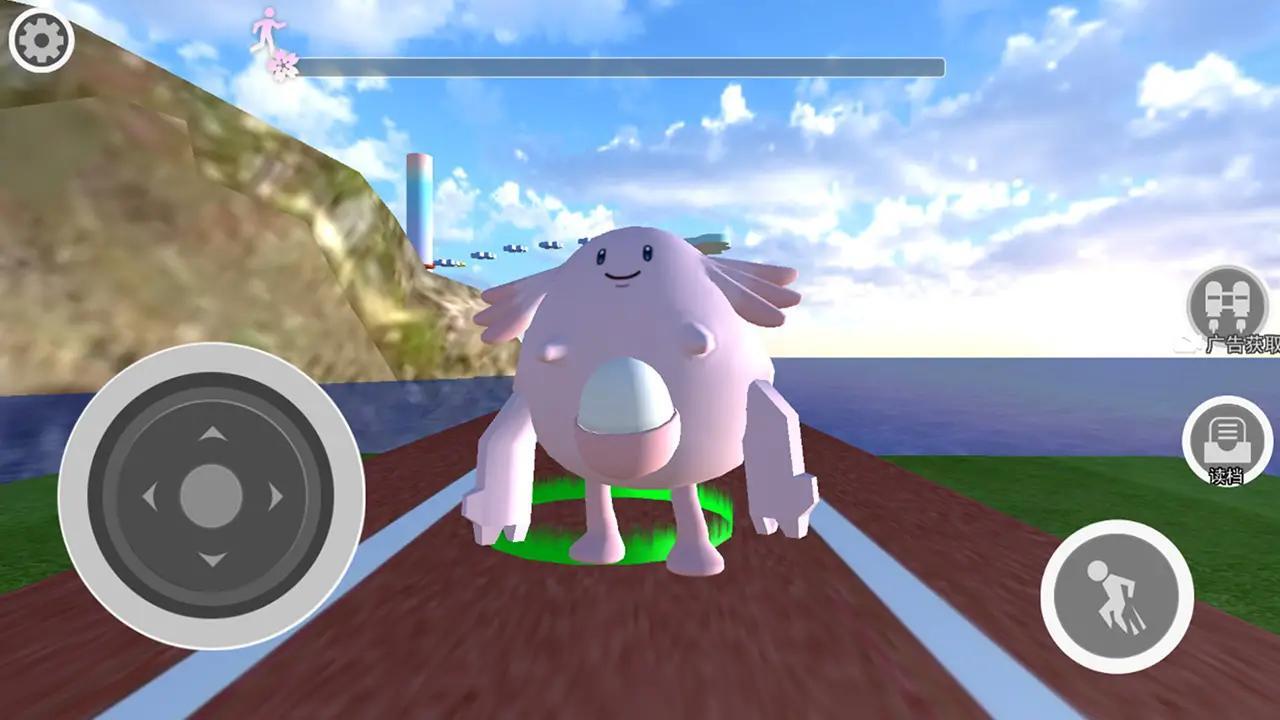Activate the running figure sprint button
The image size is (1280, 720).
1117,596
